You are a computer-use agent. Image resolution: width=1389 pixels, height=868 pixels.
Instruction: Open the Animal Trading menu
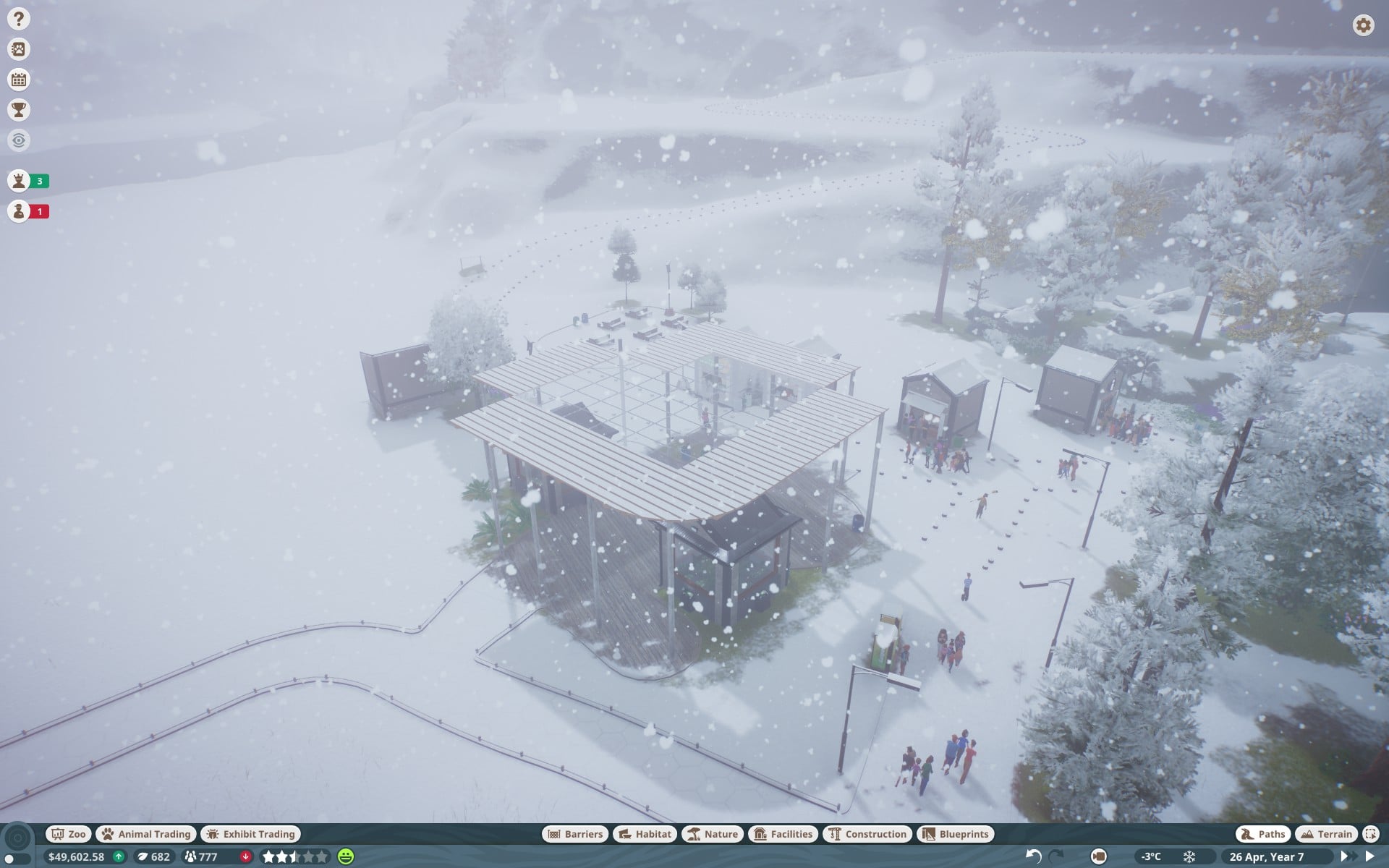click(x=146, y=834)
